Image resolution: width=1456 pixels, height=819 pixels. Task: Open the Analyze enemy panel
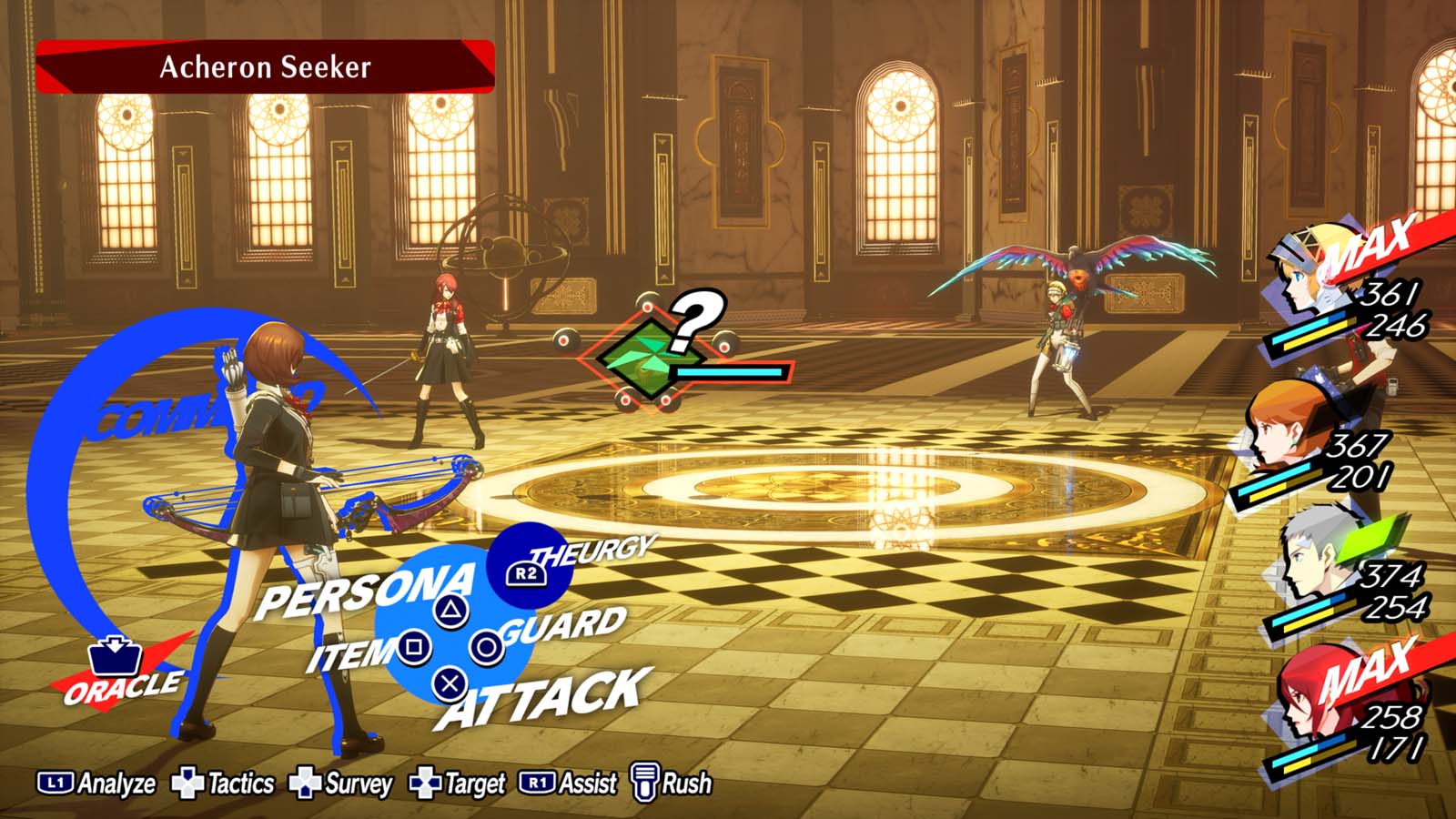coord(100,781)
